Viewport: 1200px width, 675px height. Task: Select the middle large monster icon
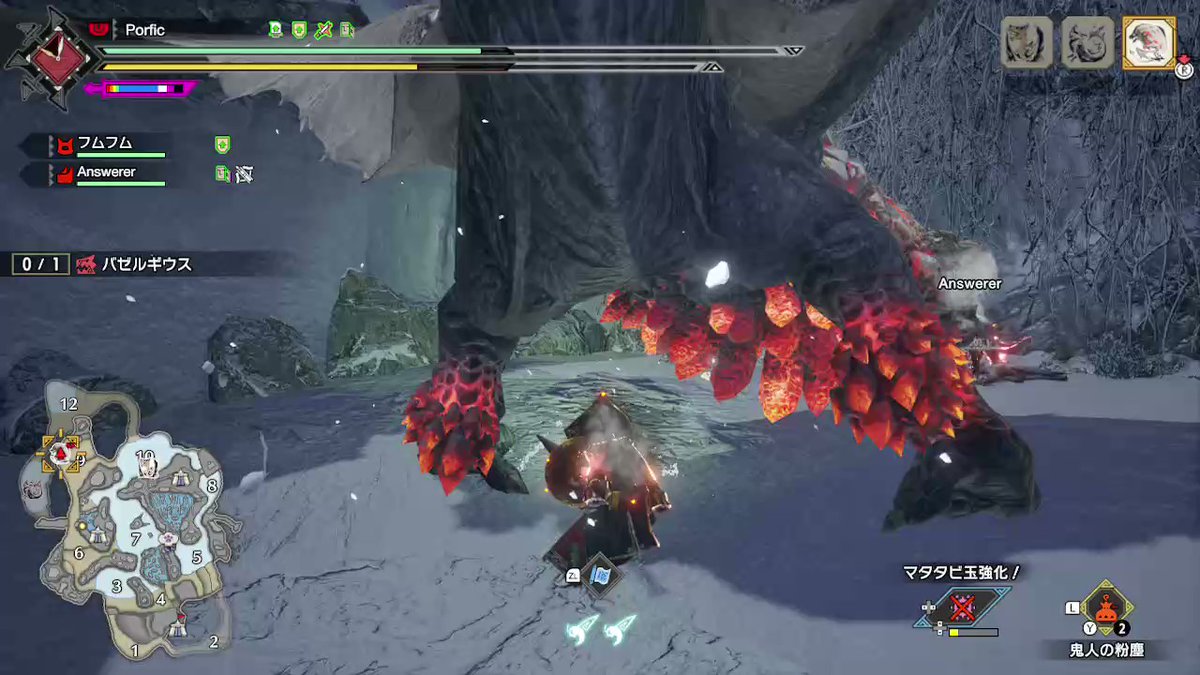[x=1087, y=43]
